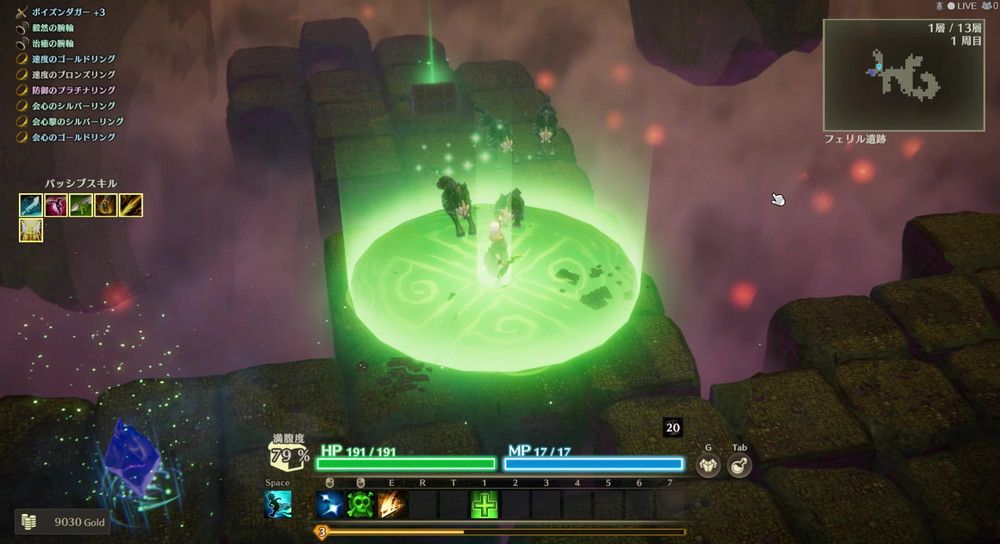This screenshot has width=1000, height=544.
Task: Activate the green skull poison skill
Action: [x=361, y=504]
